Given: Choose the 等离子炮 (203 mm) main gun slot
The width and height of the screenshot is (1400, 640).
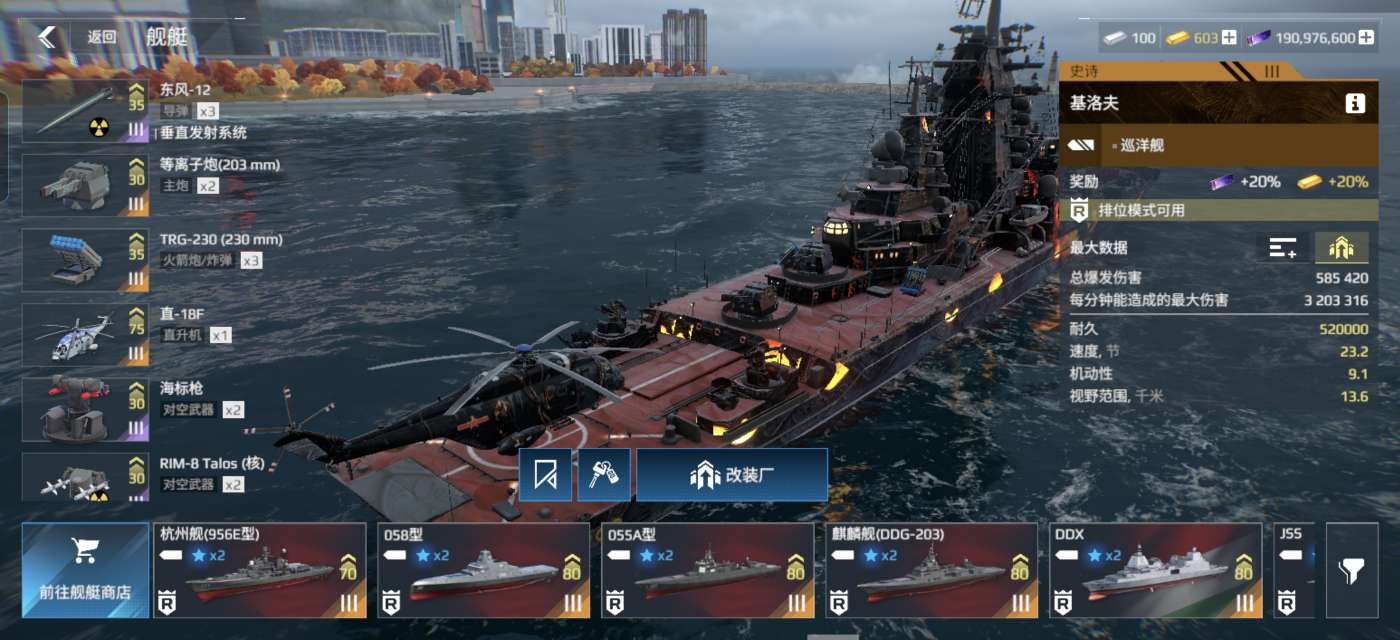Looking at the screenshot, I should pyautogui.click(x=85, y=185).
